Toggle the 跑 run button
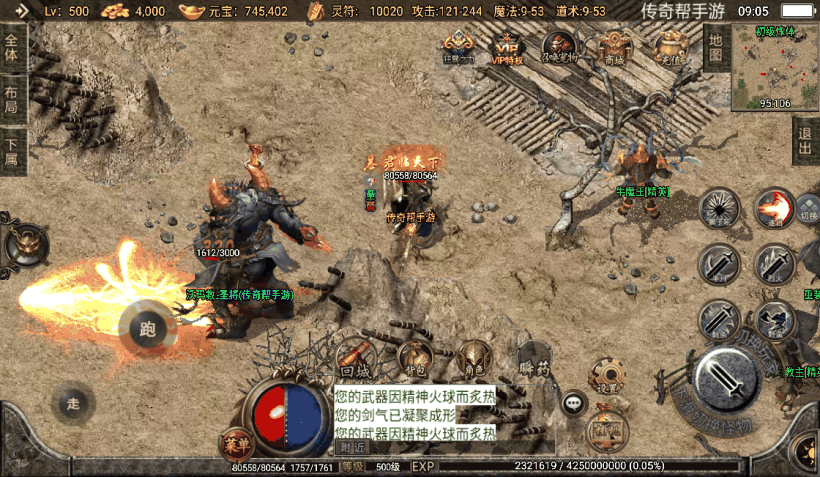This screenshot has height=477, width=820. [148, 327]
